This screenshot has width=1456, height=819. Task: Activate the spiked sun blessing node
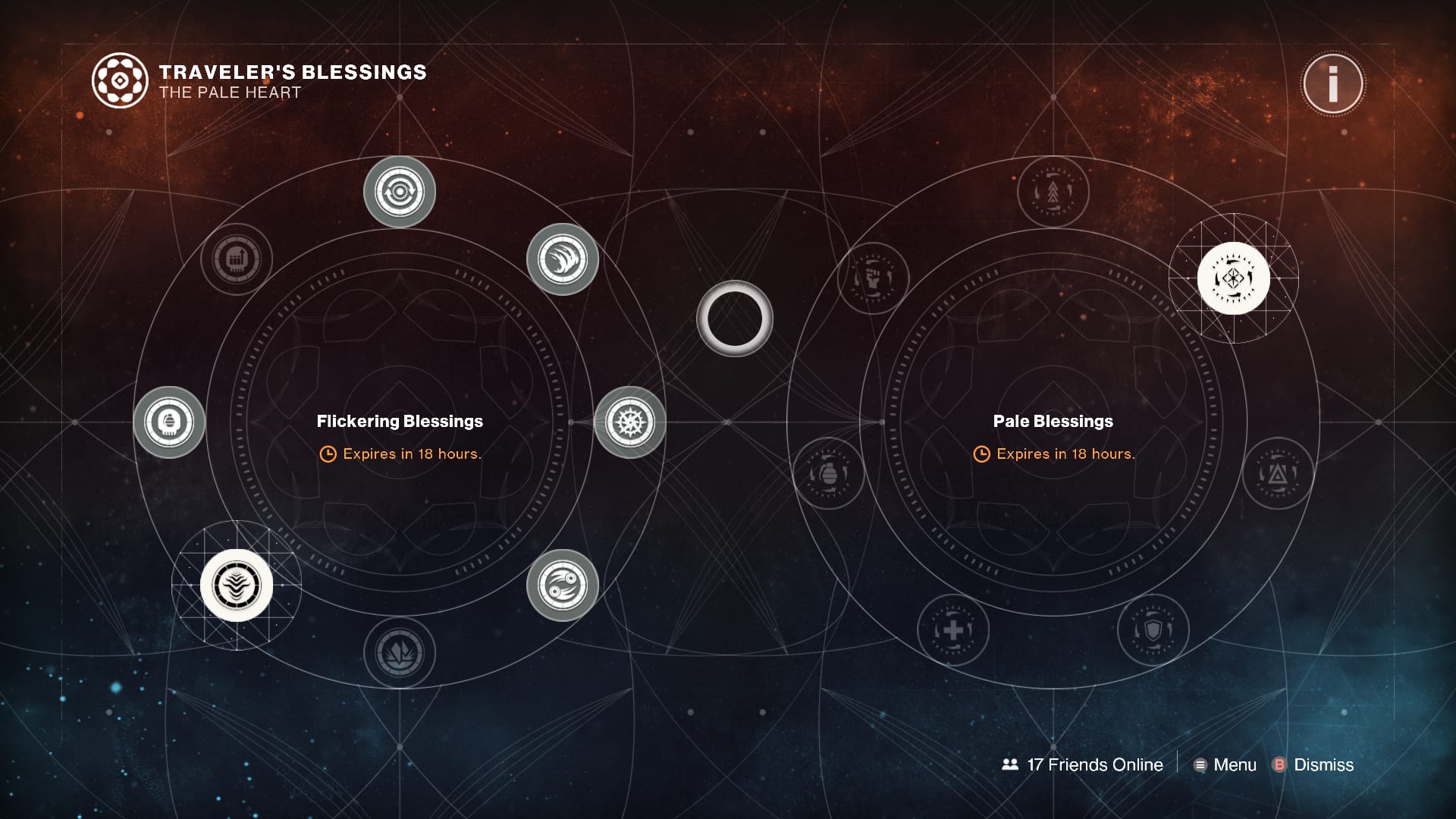(629, 422)
